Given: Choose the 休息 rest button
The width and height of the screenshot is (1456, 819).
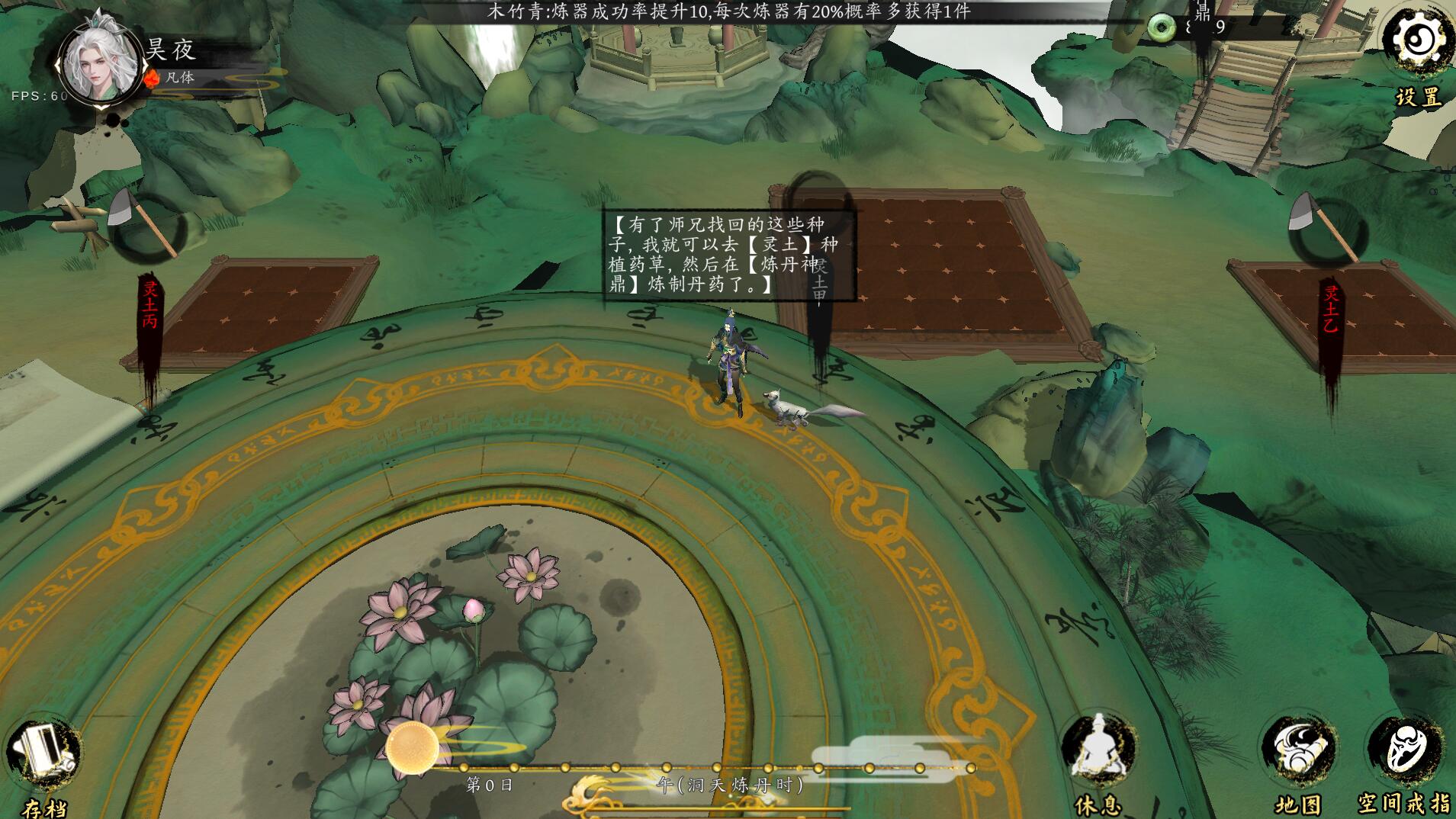Looking at the screenshot, I should pyautogui.click(x=1098, y=752).
